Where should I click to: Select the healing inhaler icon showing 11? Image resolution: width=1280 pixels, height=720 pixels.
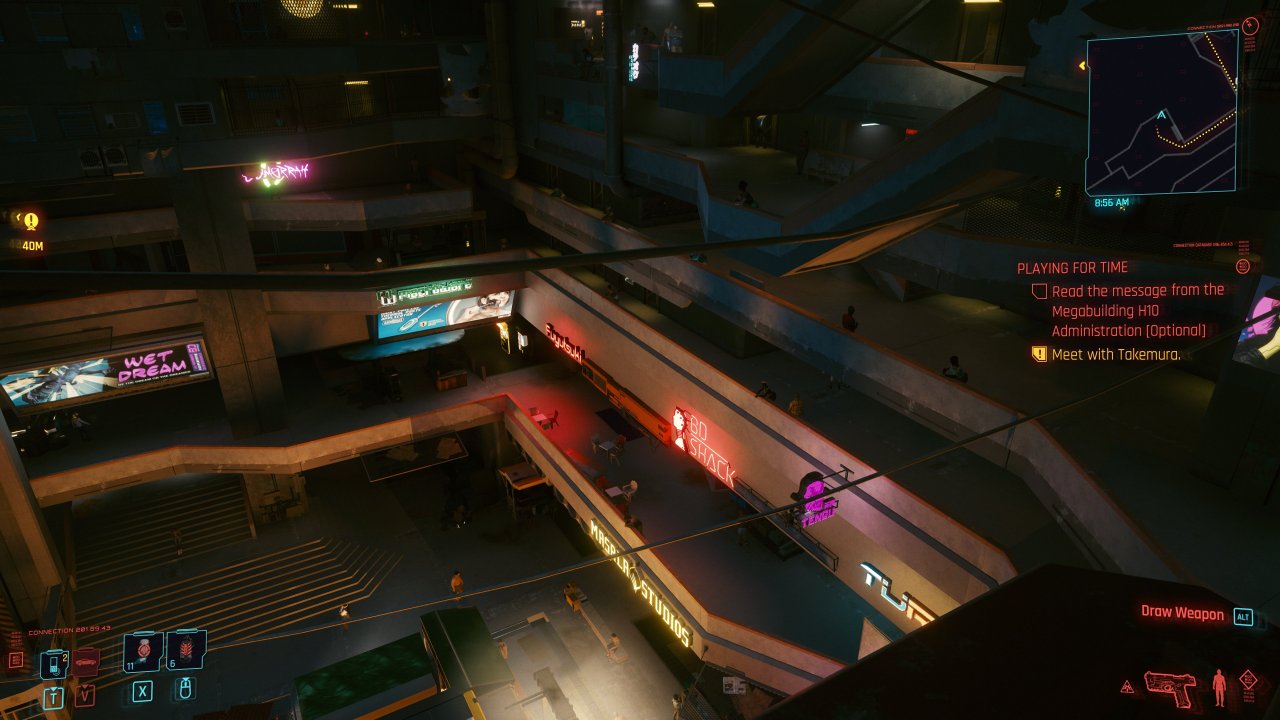[x=143, y=651]
